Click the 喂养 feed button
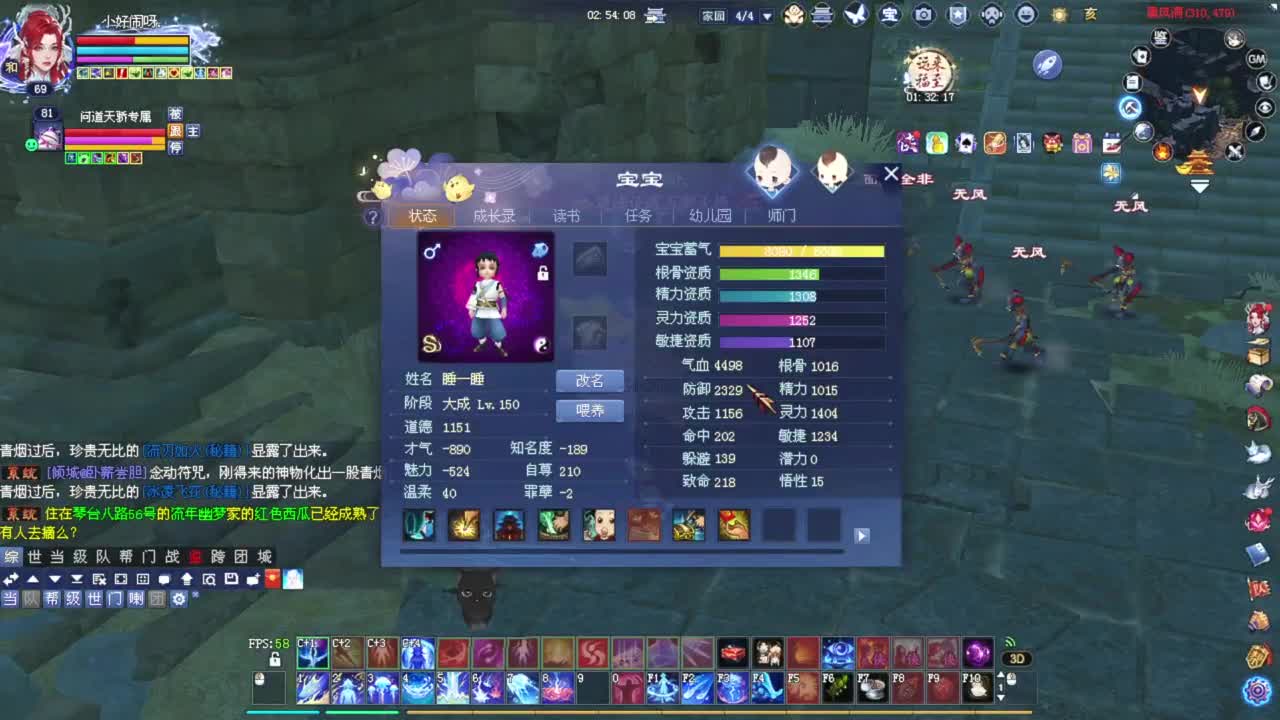The image size is (1280, 720). (x=591, y=410)
